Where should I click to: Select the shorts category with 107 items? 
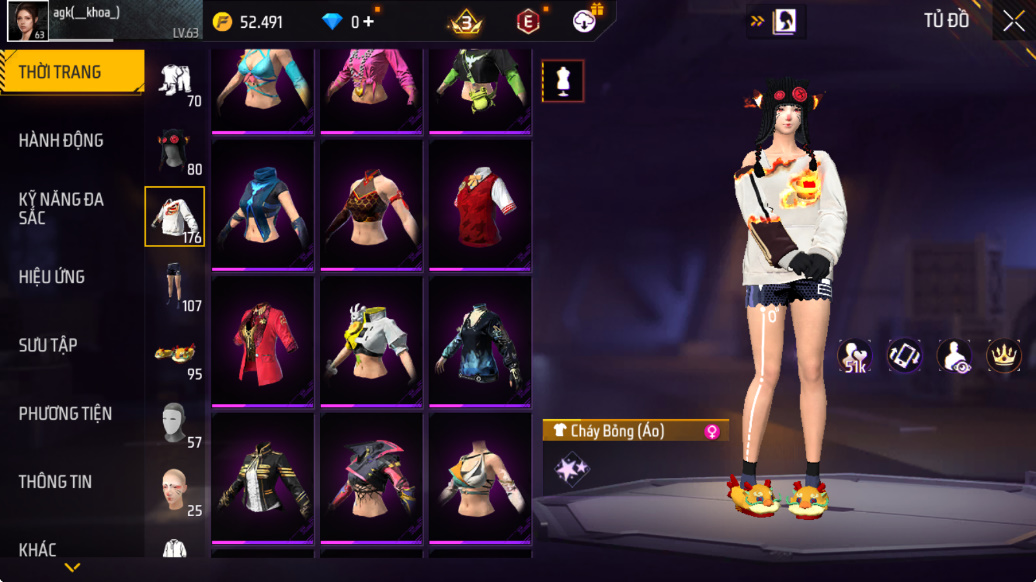point(176,285)
